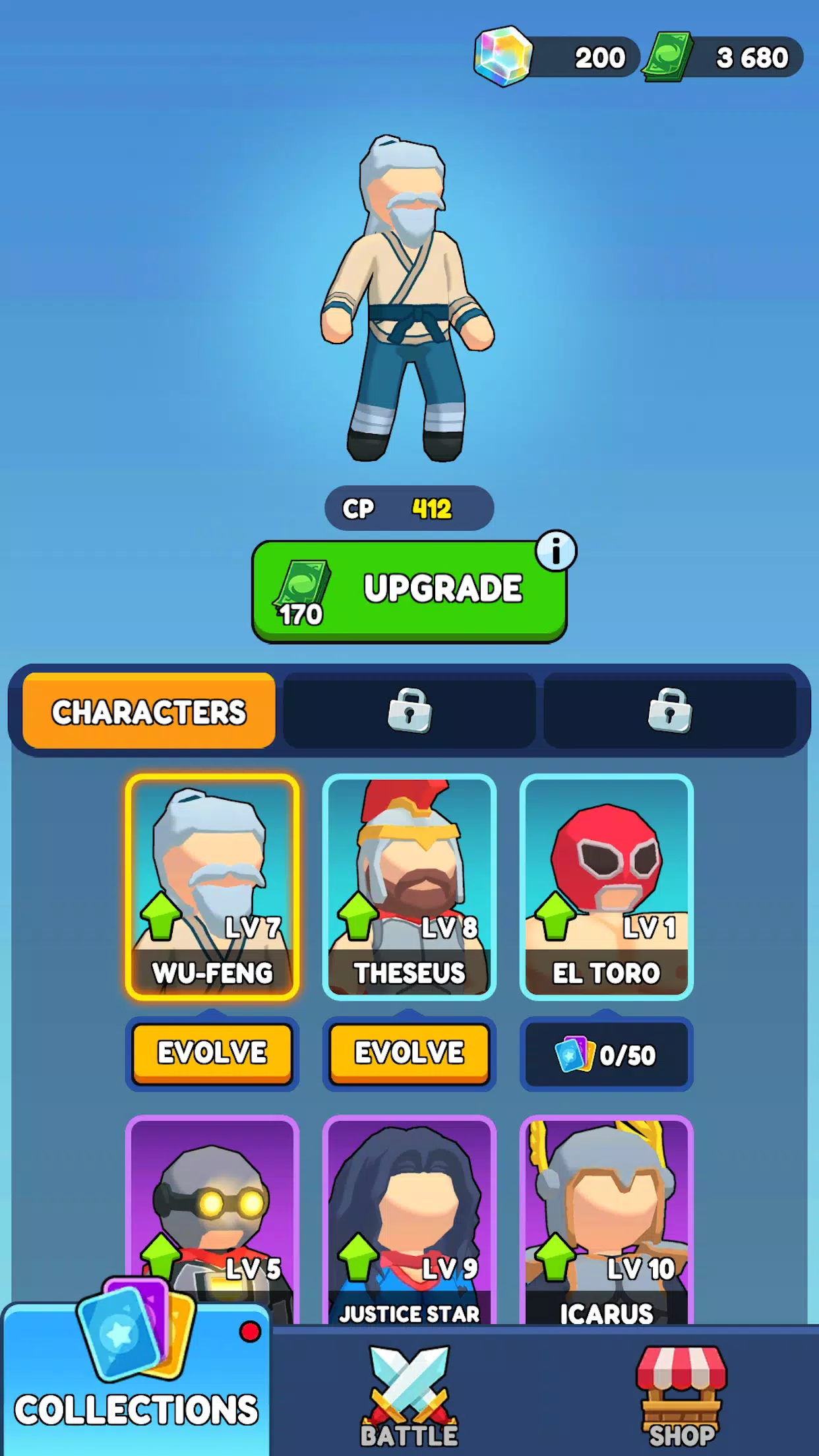The image size is (819, 1456).
Task: Tap the green cash currency counter
Action: click(725, 57)
